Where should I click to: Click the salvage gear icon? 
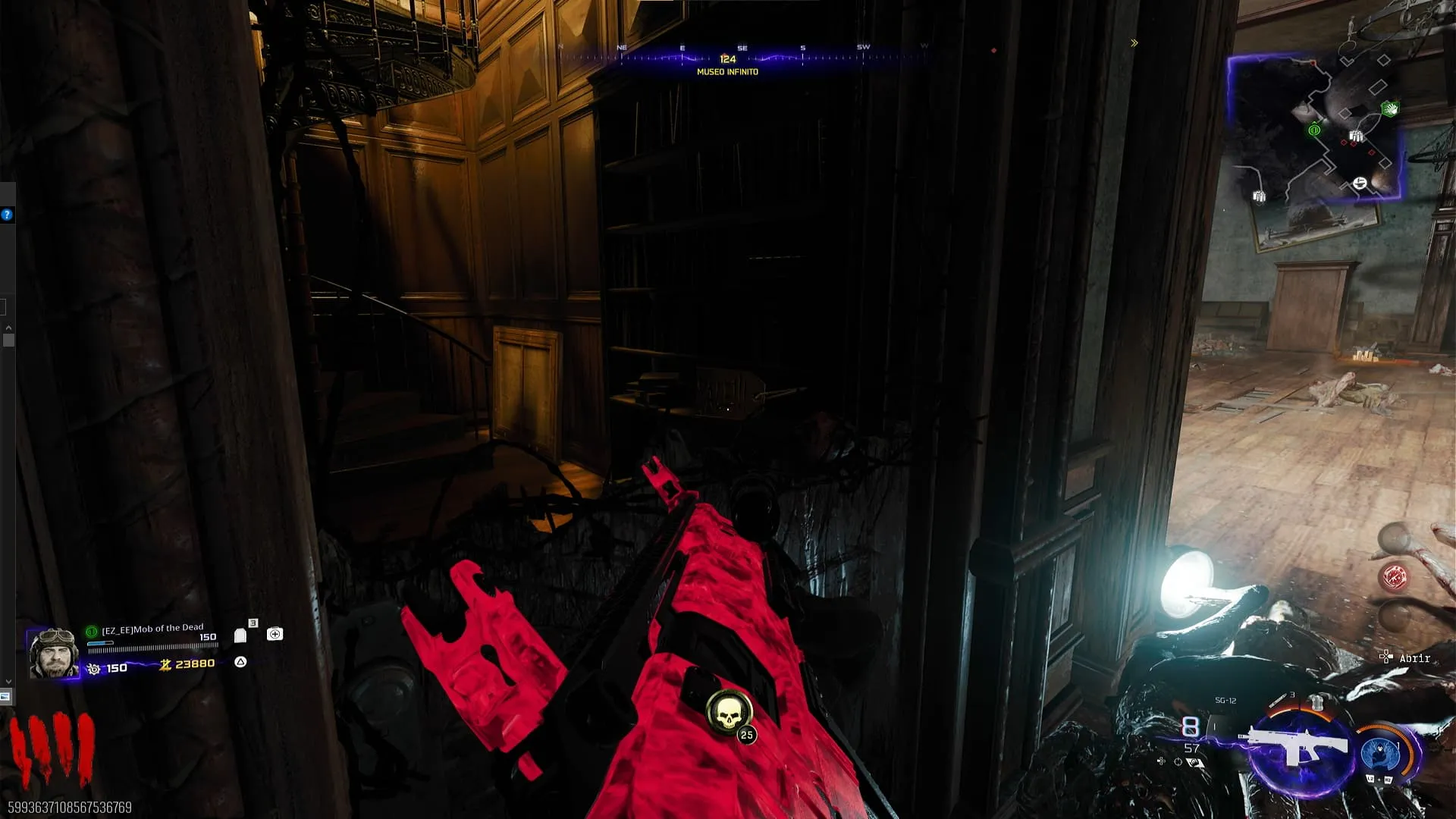coord(94,669)
